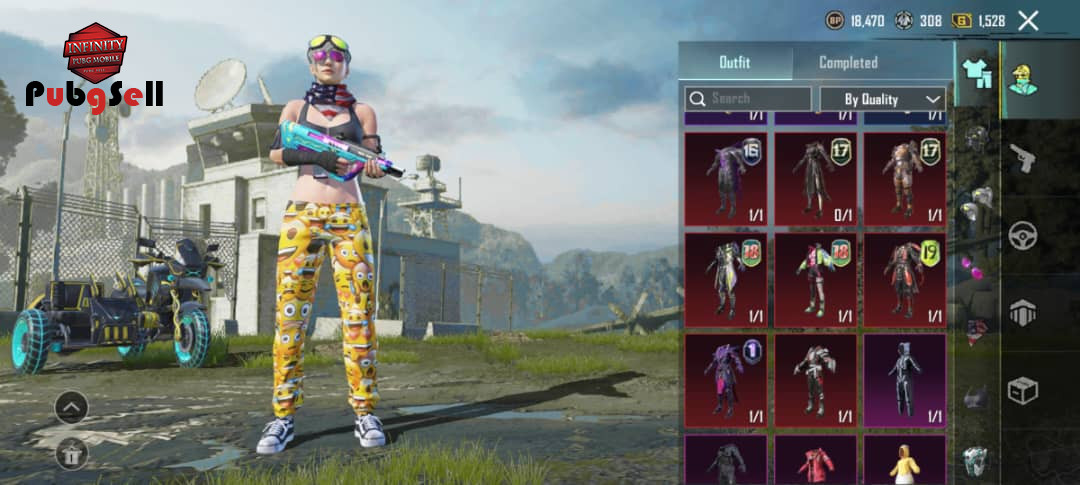
Task: Open the By Quality sort dropdown
Action: coord(882,99)
